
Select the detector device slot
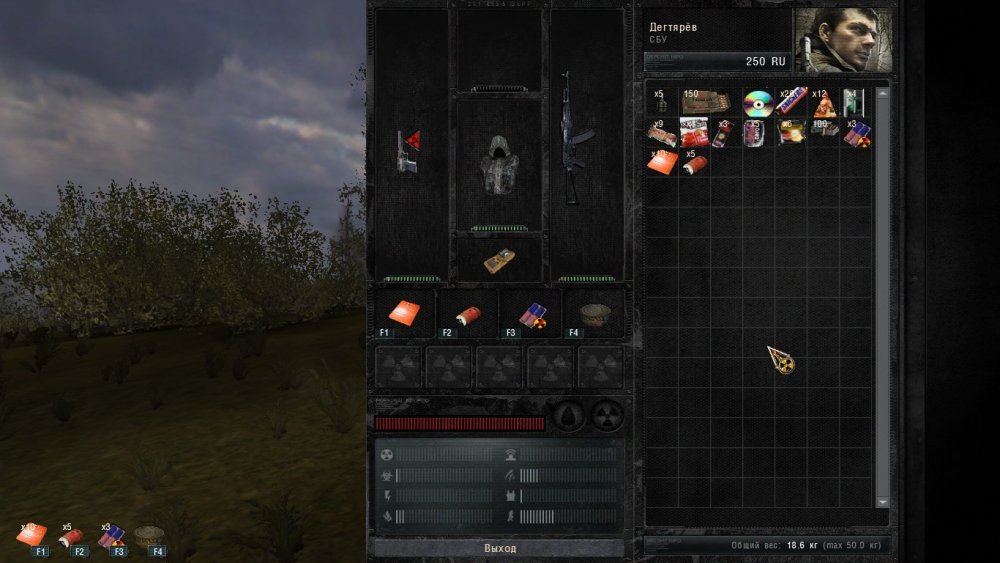499,260
